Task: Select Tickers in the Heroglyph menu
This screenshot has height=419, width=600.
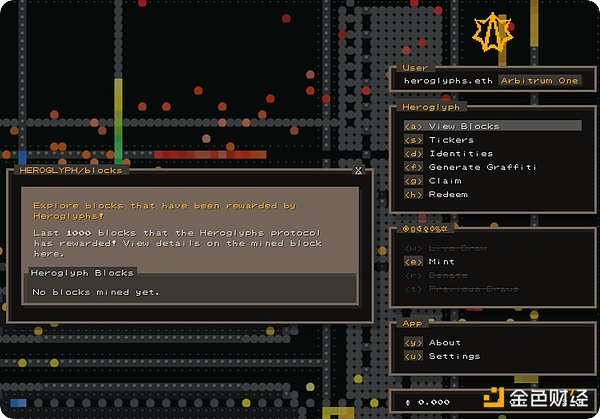Action: 451,140
